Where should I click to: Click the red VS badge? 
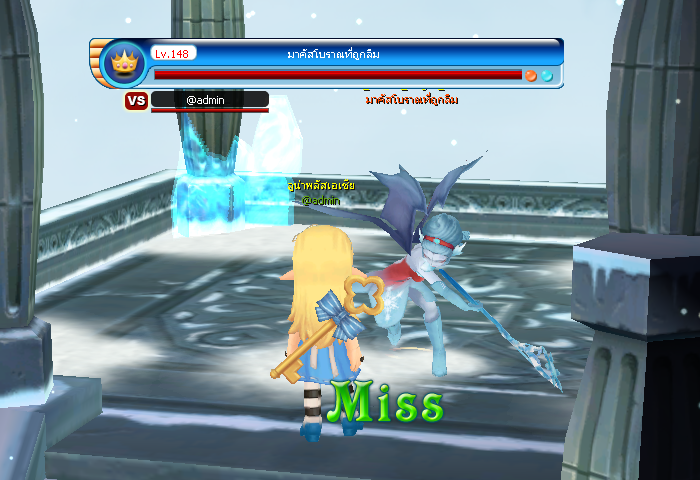click(136, 100)
